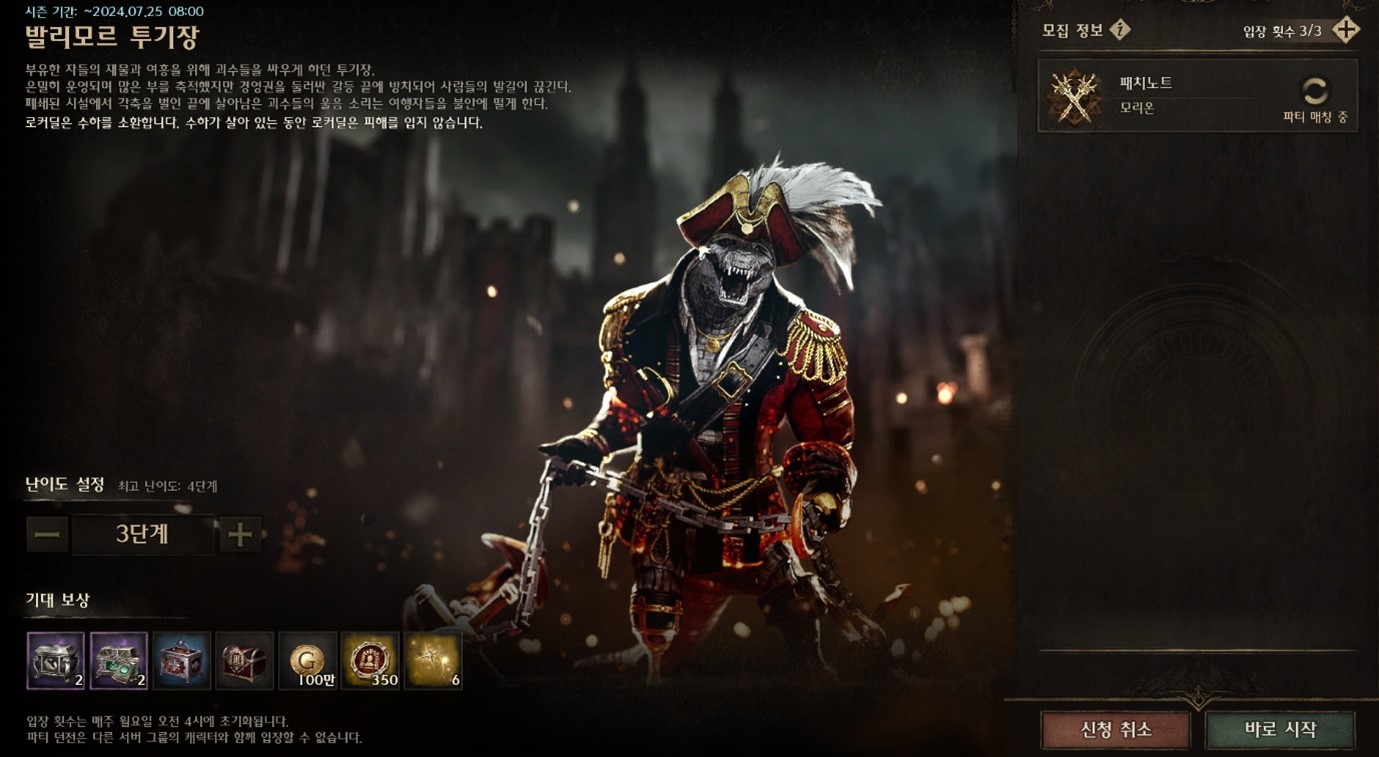The image size is (1379, 757).
Task: Inspect the golden sparkle reward showing 6
Action: click(433, 660)
